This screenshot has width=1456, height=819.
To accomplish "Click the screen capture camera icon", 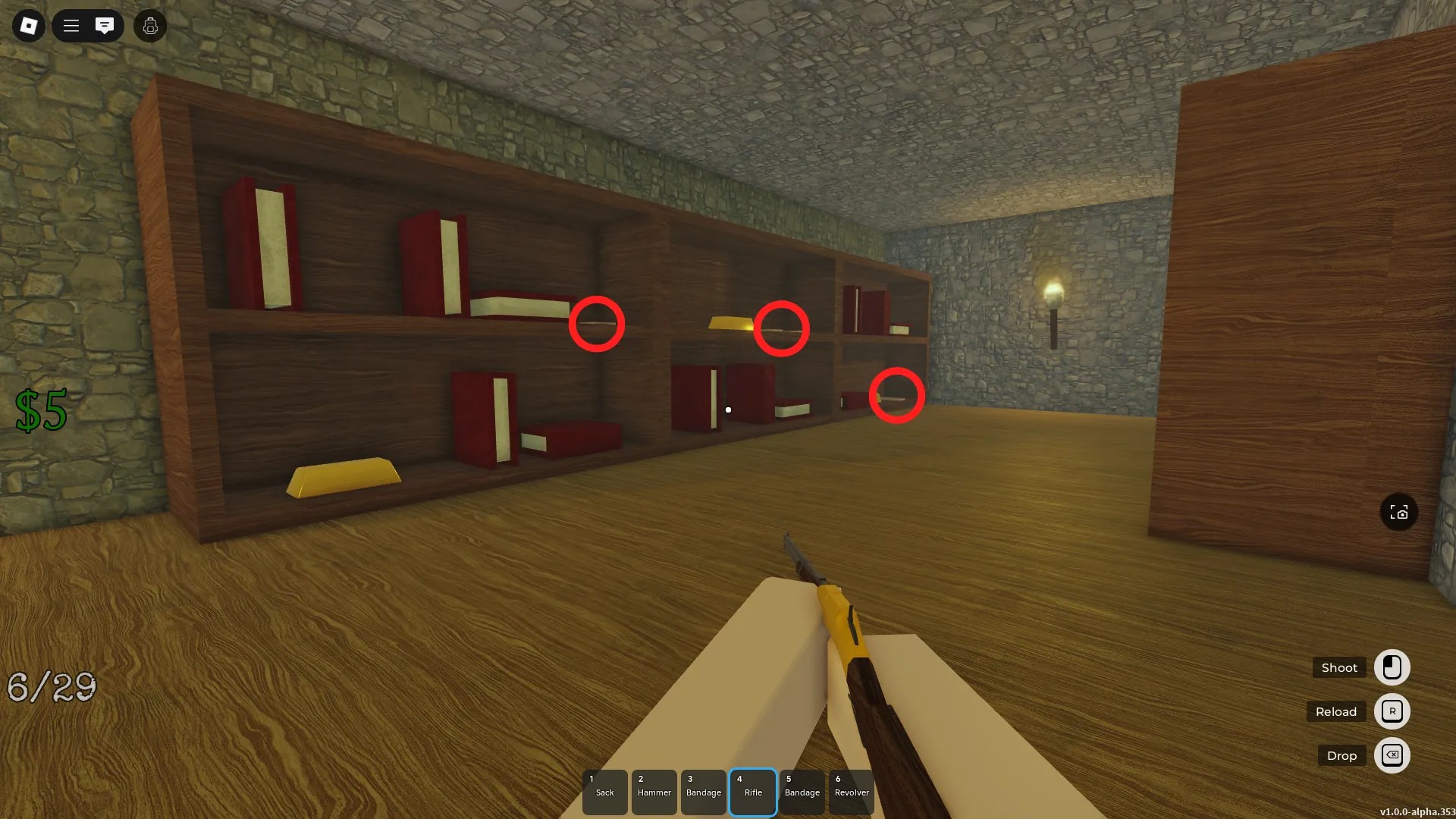I will (1398, 512).
